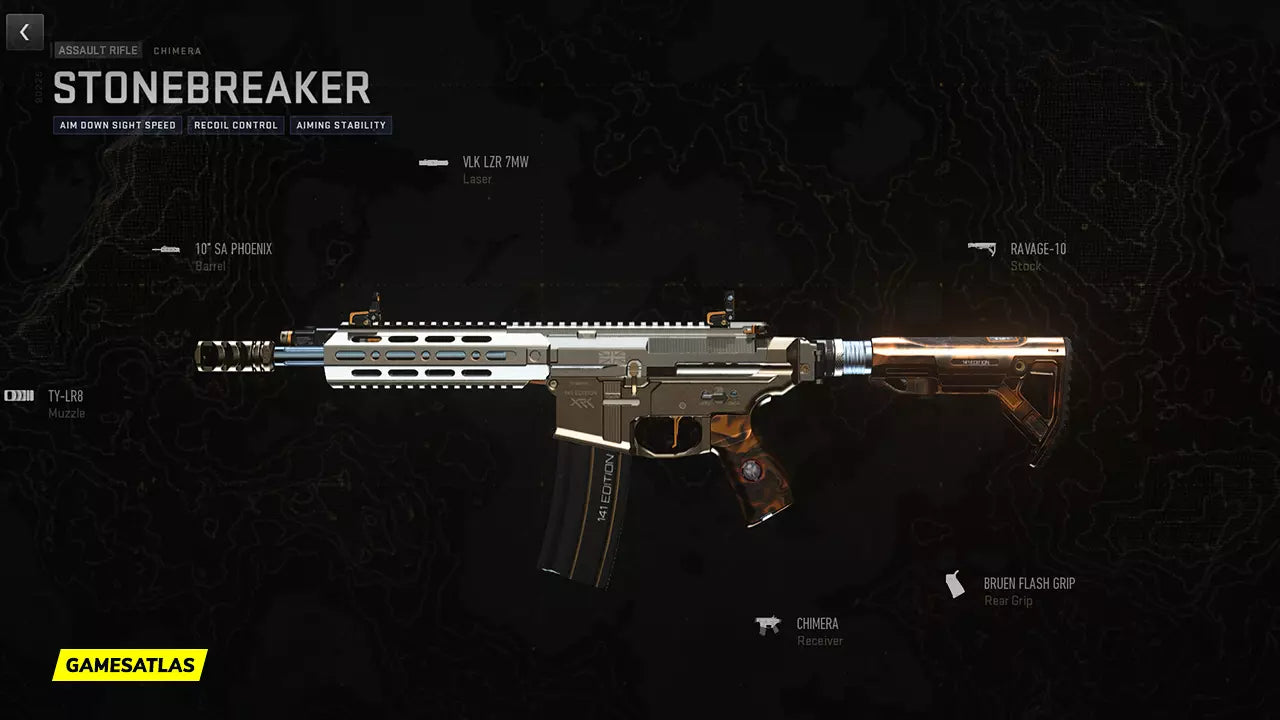Open the TY-LR8 muzzle attachment
Viewport: 1280px width, 720px height.
[65, 397]
